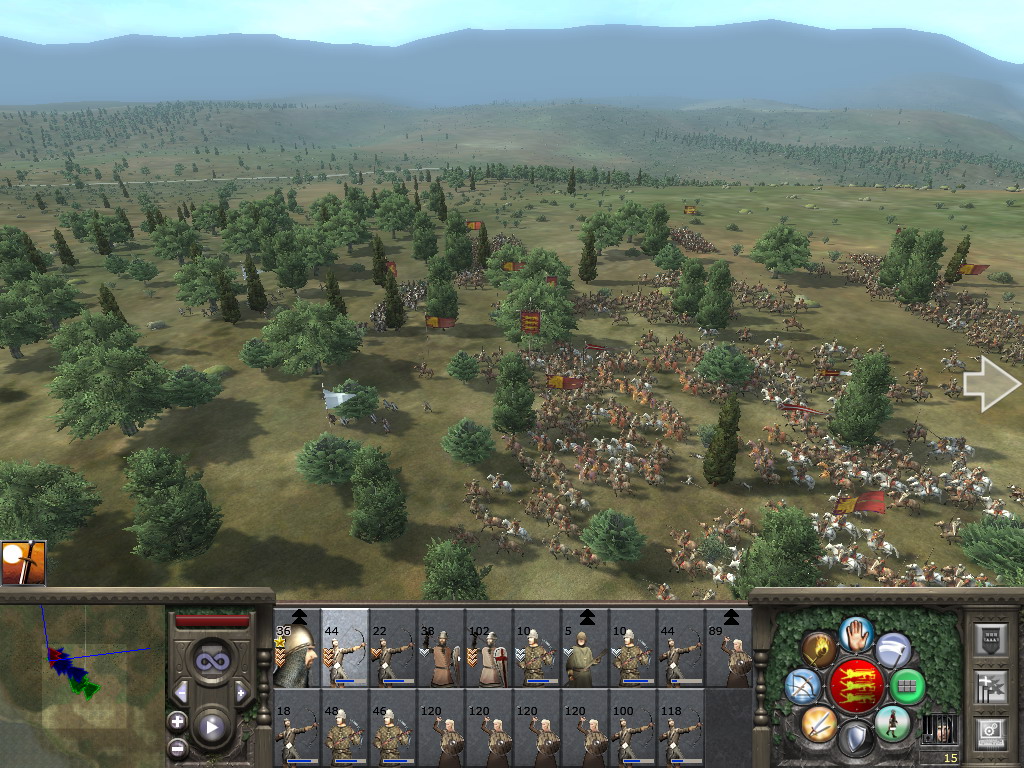
Task: Select the 89-man unit card
Action: [729, 649]
